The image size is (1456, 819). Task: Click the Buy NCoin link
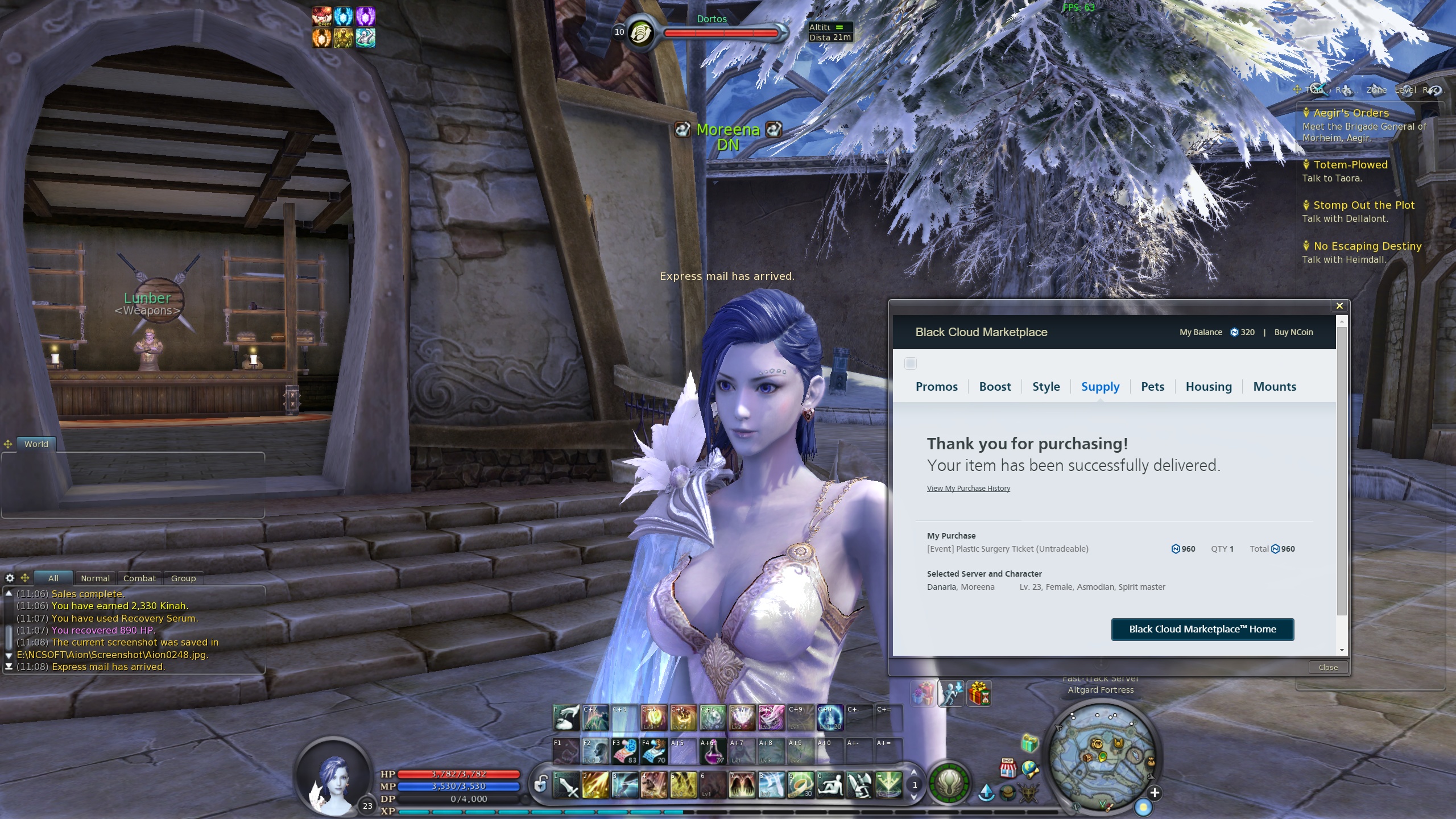(1293, 332)
